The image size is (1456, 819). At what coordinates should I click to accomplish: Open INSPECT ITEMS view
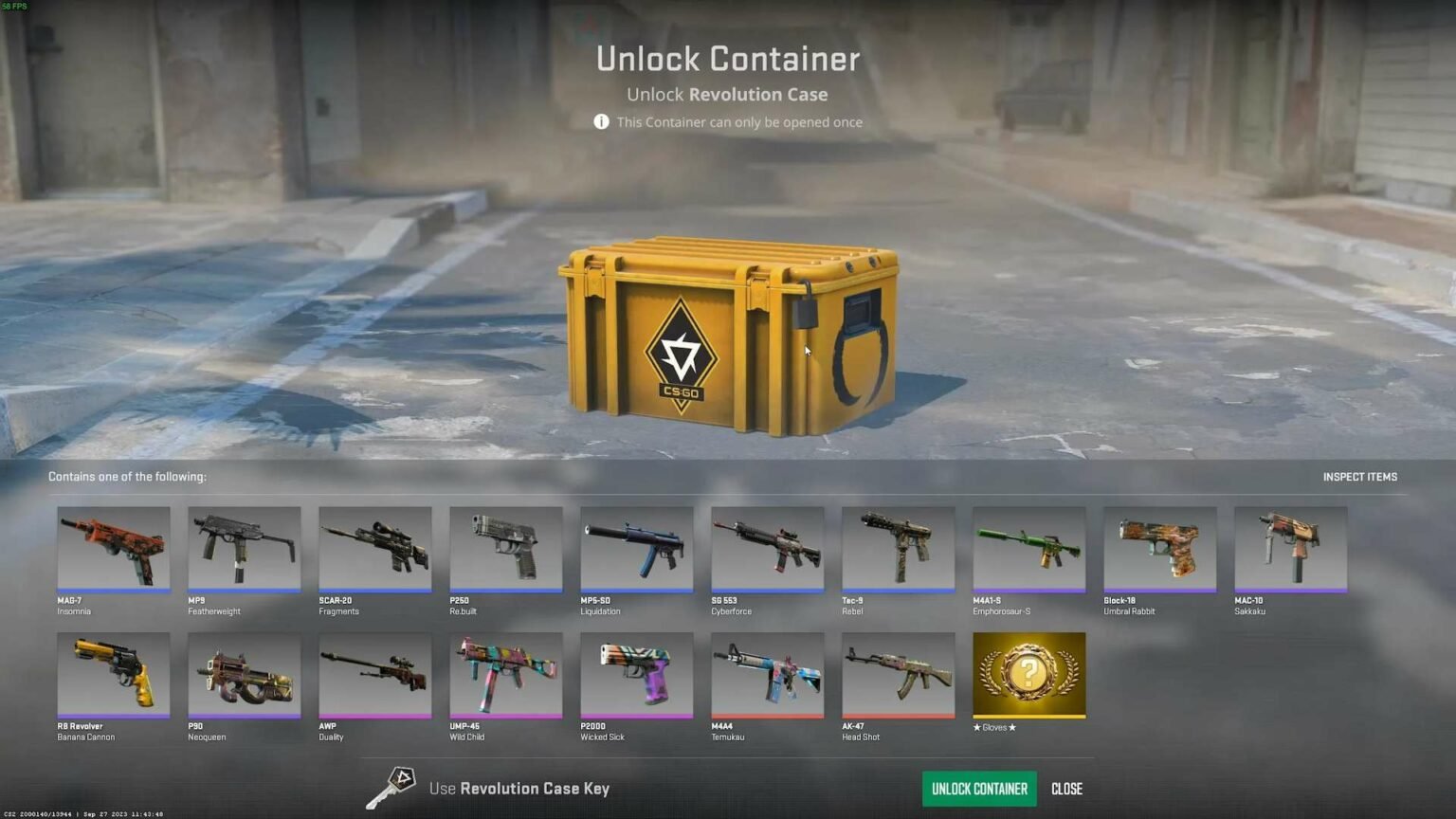pos(1360,477)
